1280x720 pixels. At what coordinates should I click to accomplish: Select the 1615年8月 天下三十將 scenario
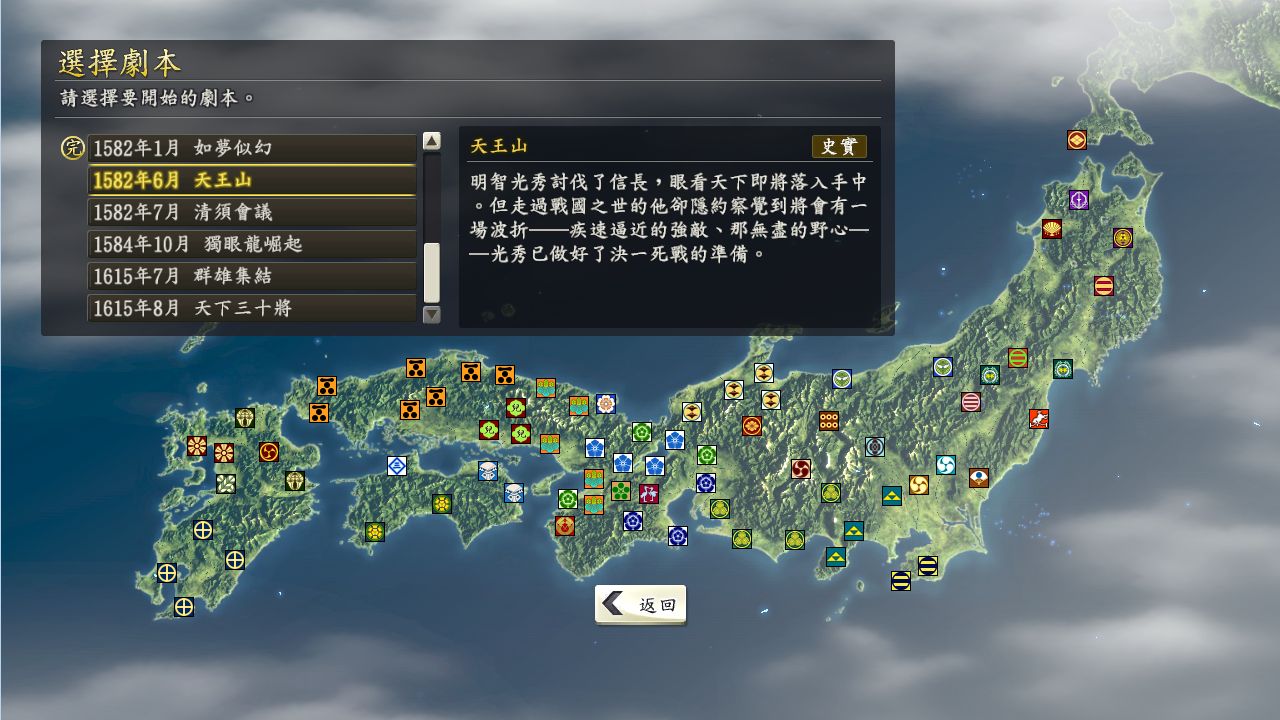(250, 308)
